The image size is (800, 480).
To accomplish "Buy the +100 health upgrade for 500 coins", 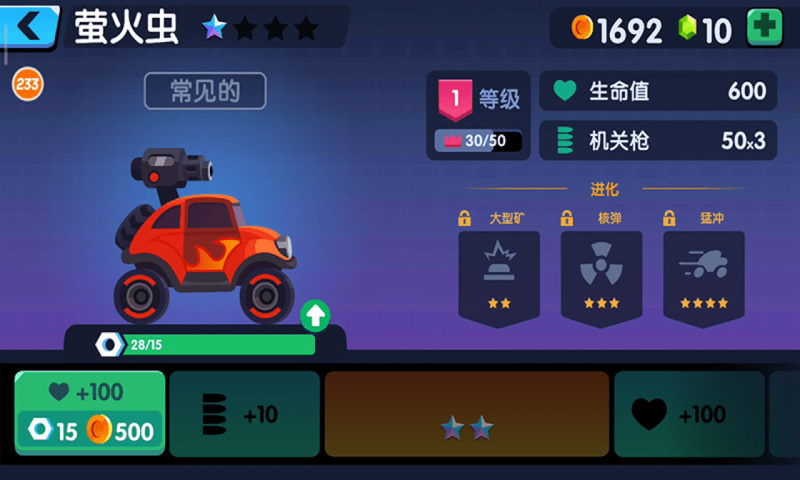I will click(90, 413).
